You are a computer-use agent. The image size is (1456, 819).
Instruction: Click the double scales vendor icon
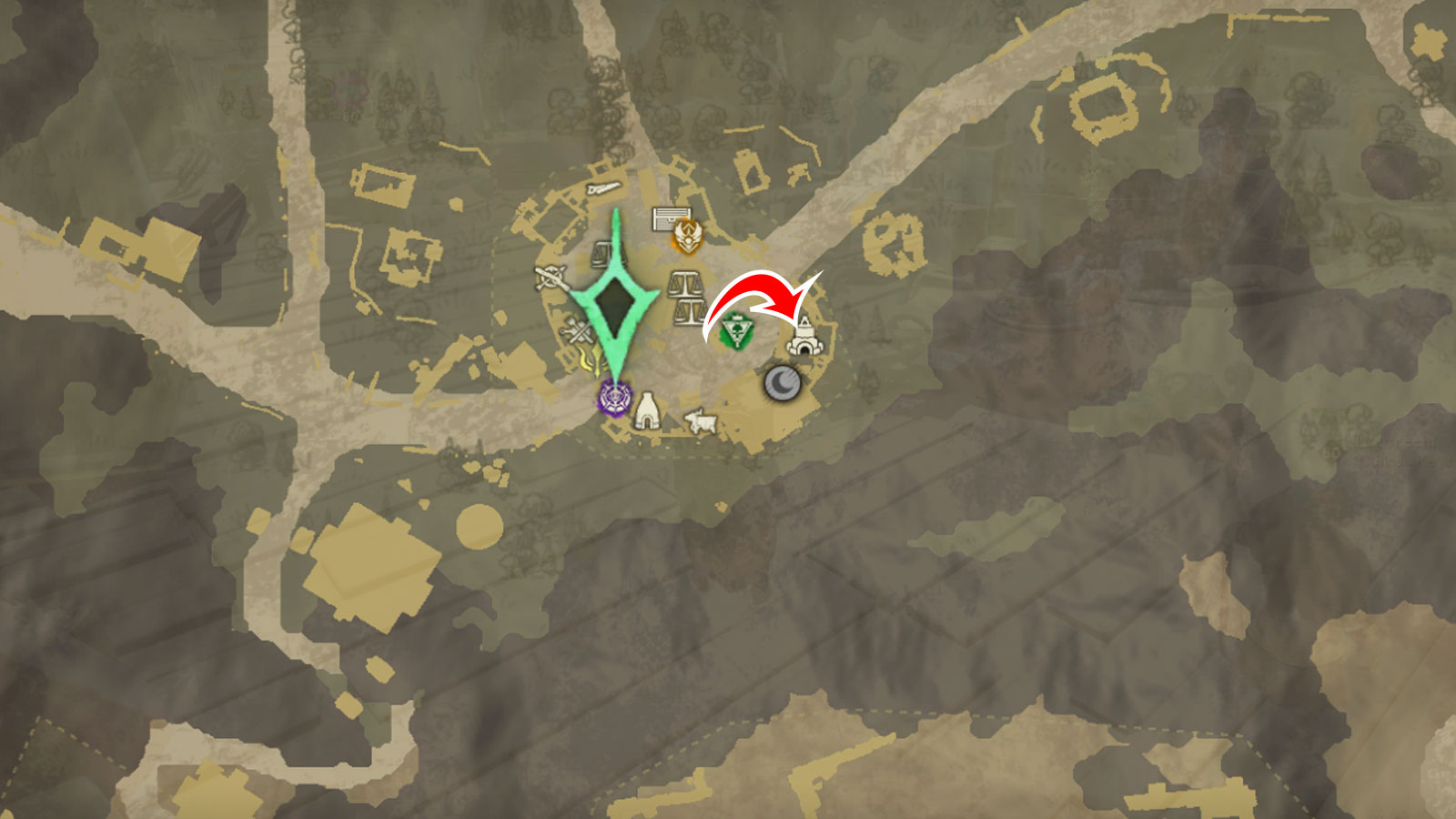[686, 298]
